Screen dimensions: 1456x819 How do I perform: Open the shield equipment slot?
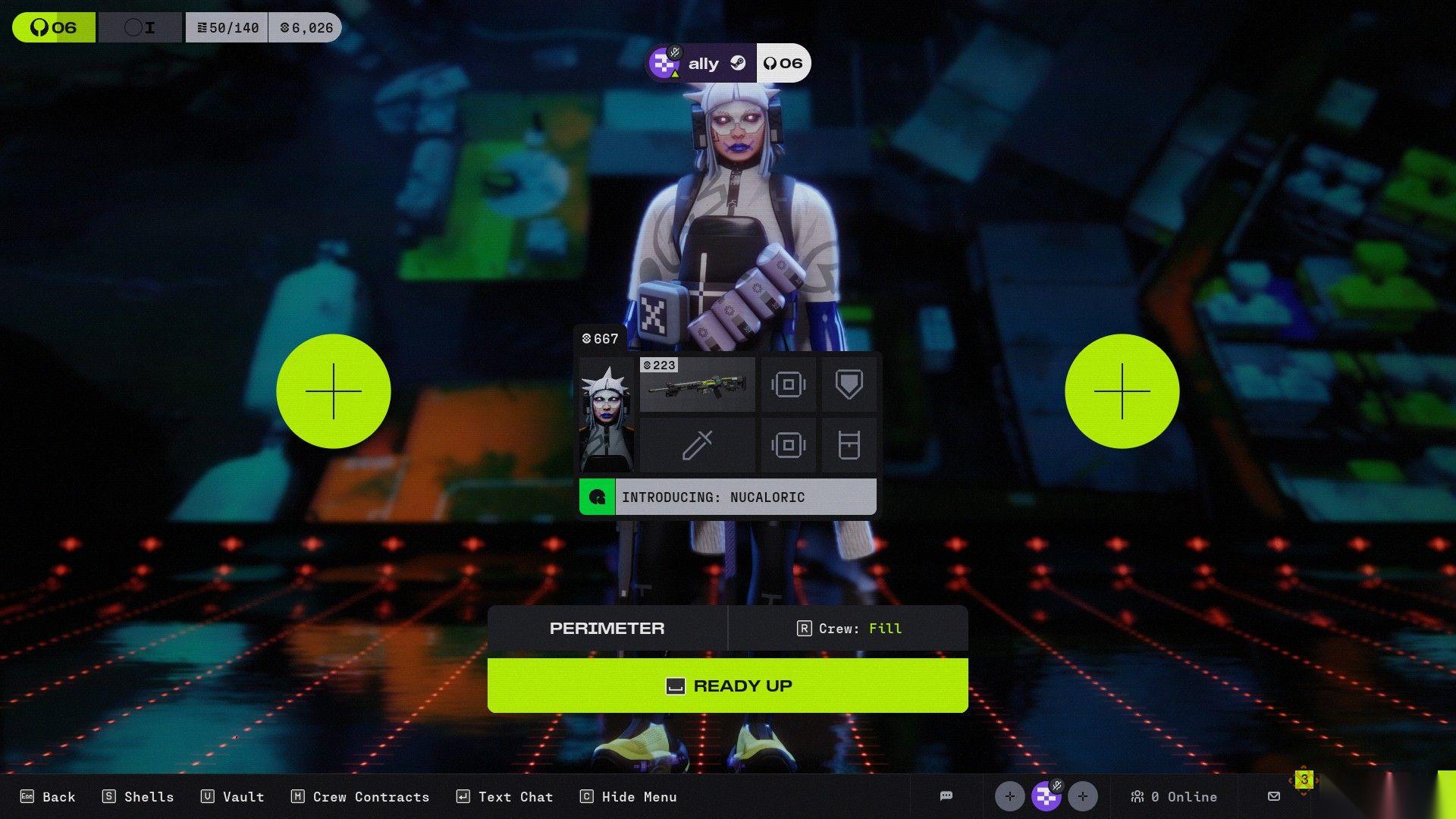pos(849,384)
